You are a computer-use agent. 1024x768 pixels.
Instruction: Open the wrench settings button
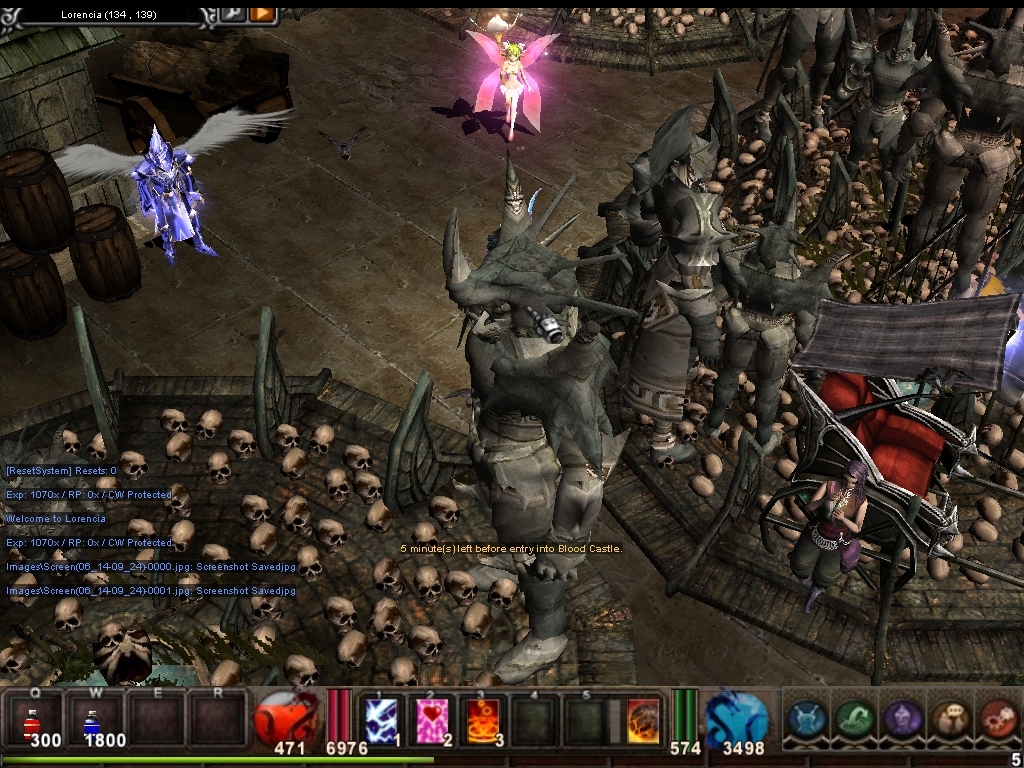point(232,13)
